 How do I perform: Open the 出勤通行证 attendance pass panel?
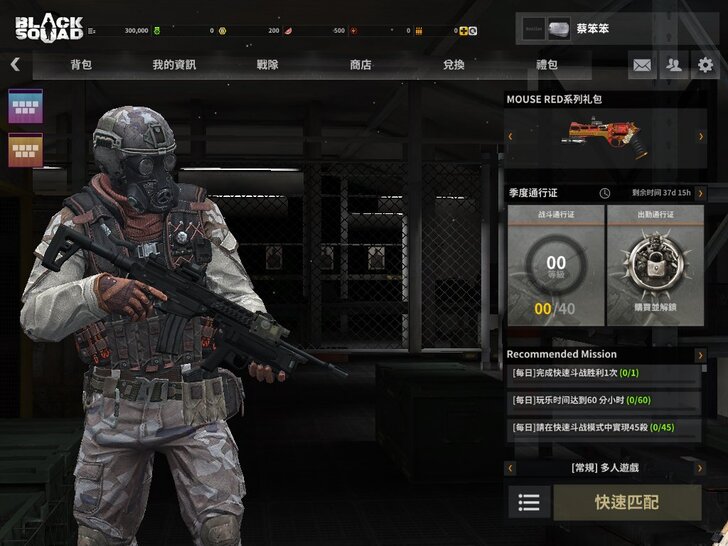click(655, 265)
